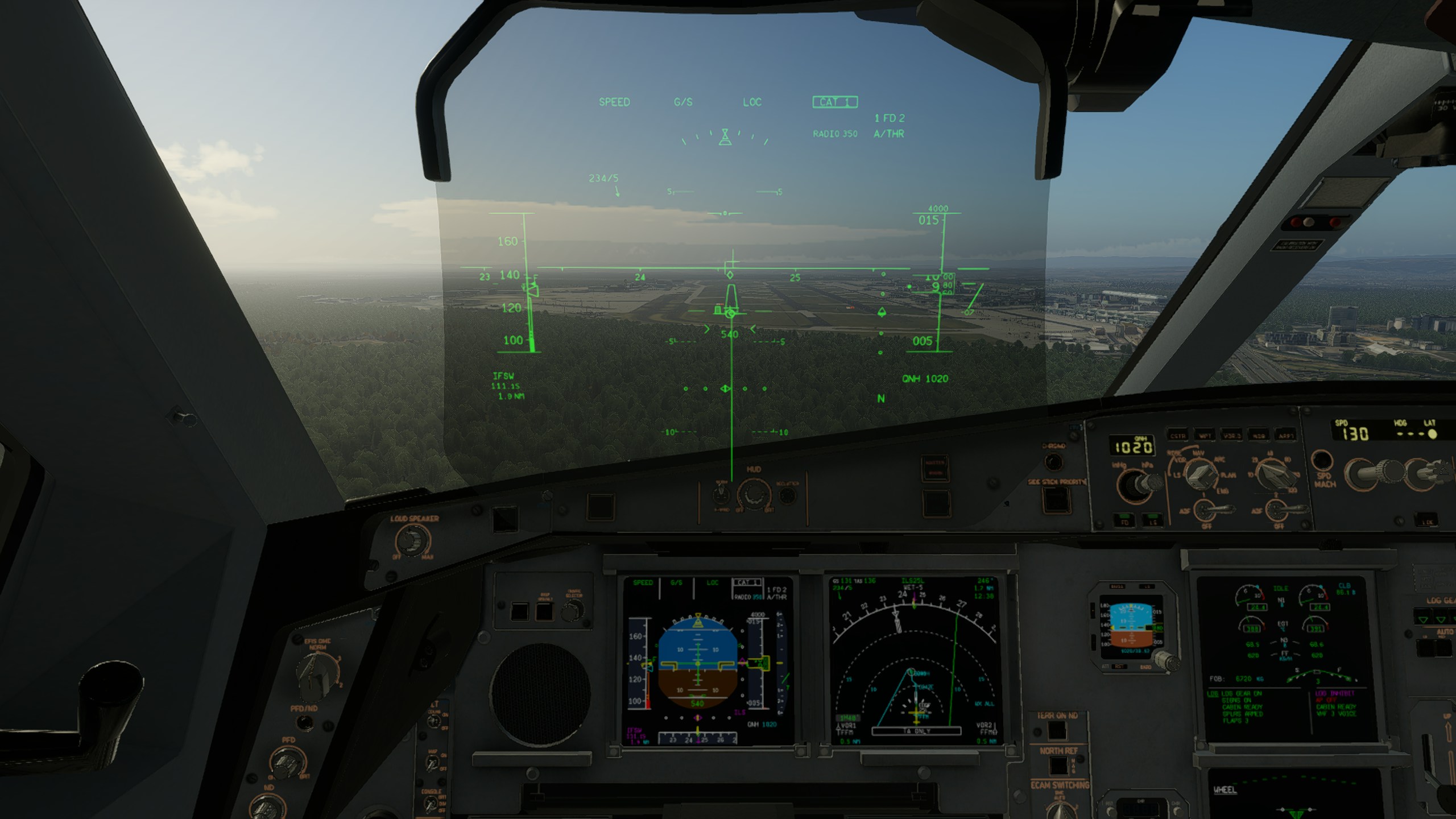This screenshot has width=1456, height=819.
Task: Click the WPT button on EFIS panel
Action: (1205, 436)
